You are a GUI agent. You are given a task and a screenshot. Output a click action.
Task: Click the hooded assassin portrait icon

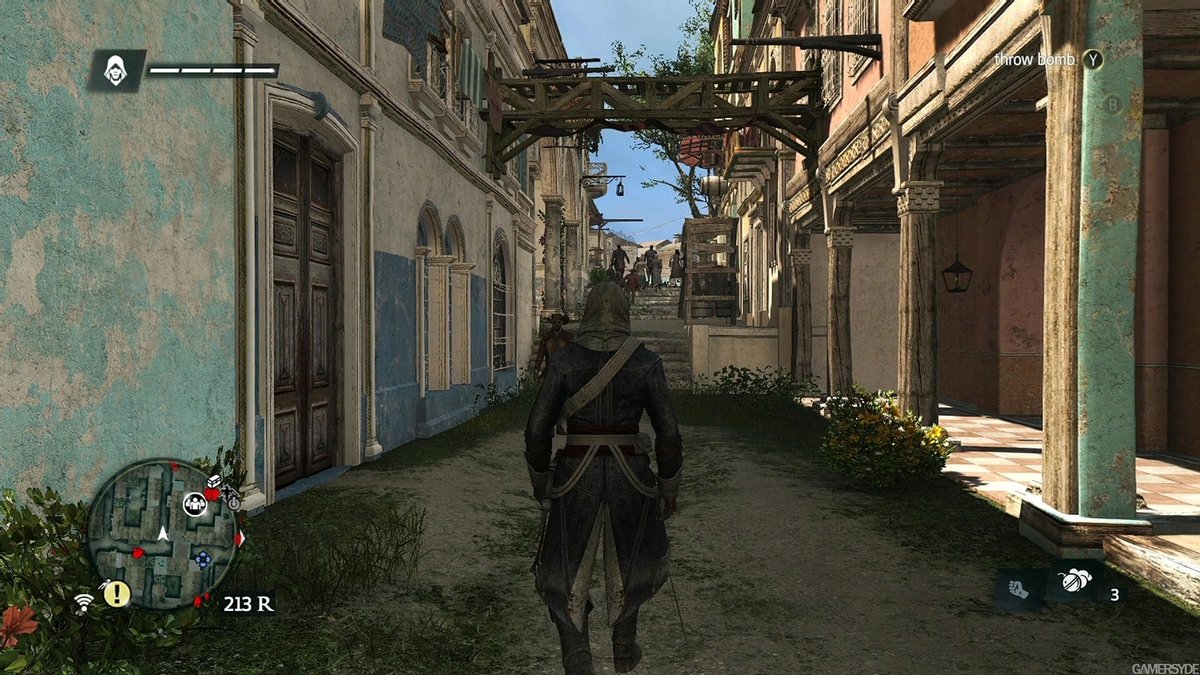tap(117, 71)
